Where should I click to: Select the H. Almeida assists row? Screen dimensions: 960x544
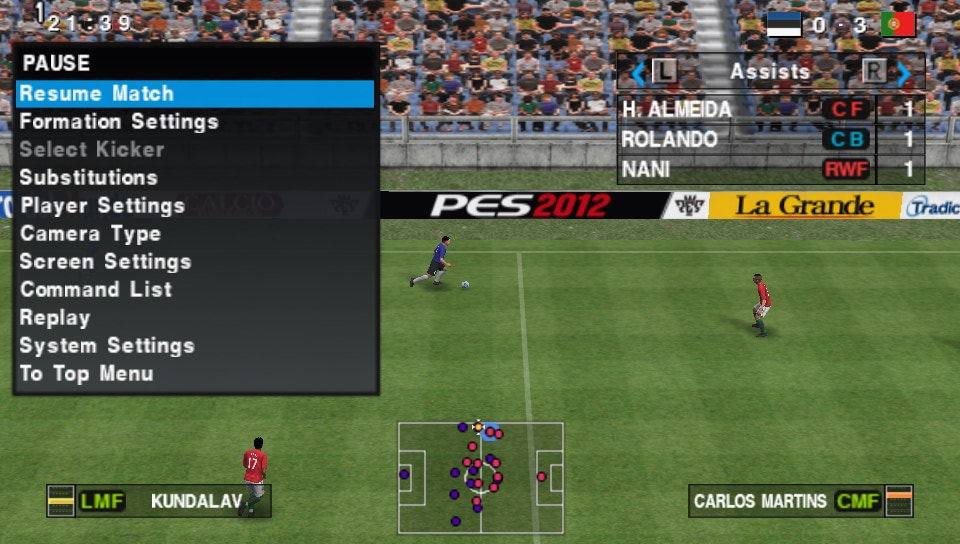point(770,109)
